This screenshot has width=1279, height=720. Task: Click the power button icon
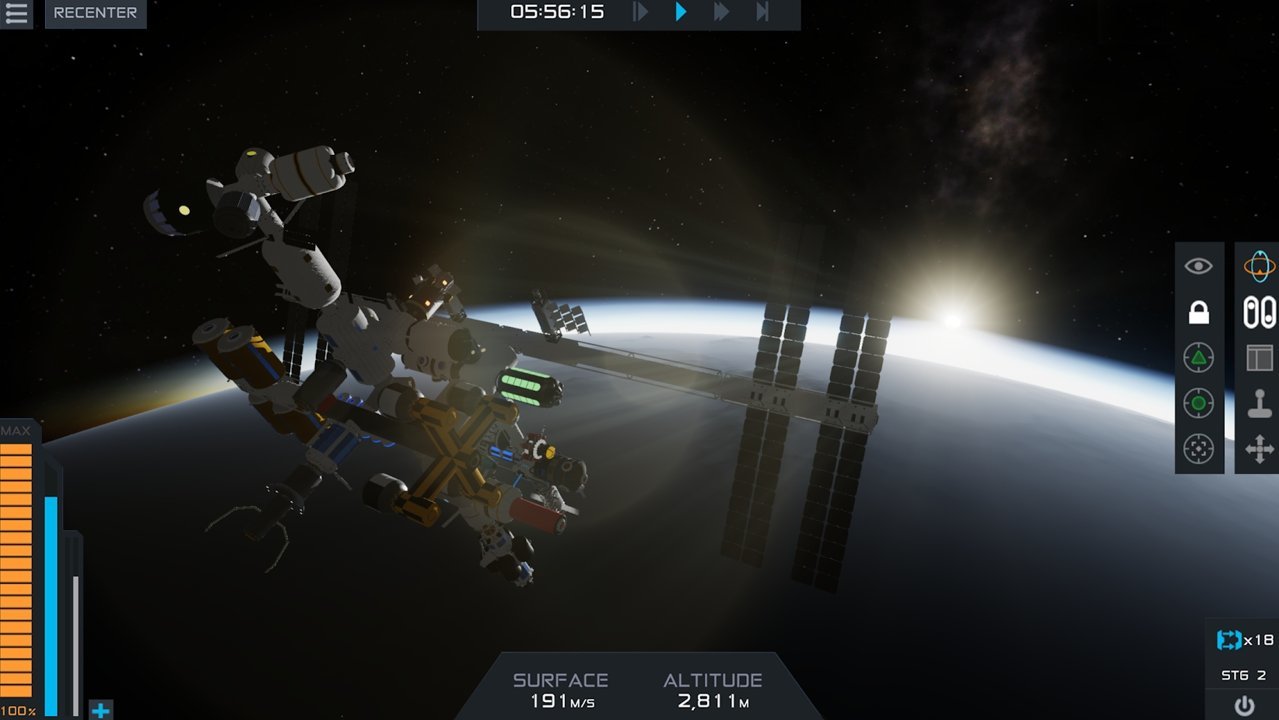click(x=1244, y=705)
